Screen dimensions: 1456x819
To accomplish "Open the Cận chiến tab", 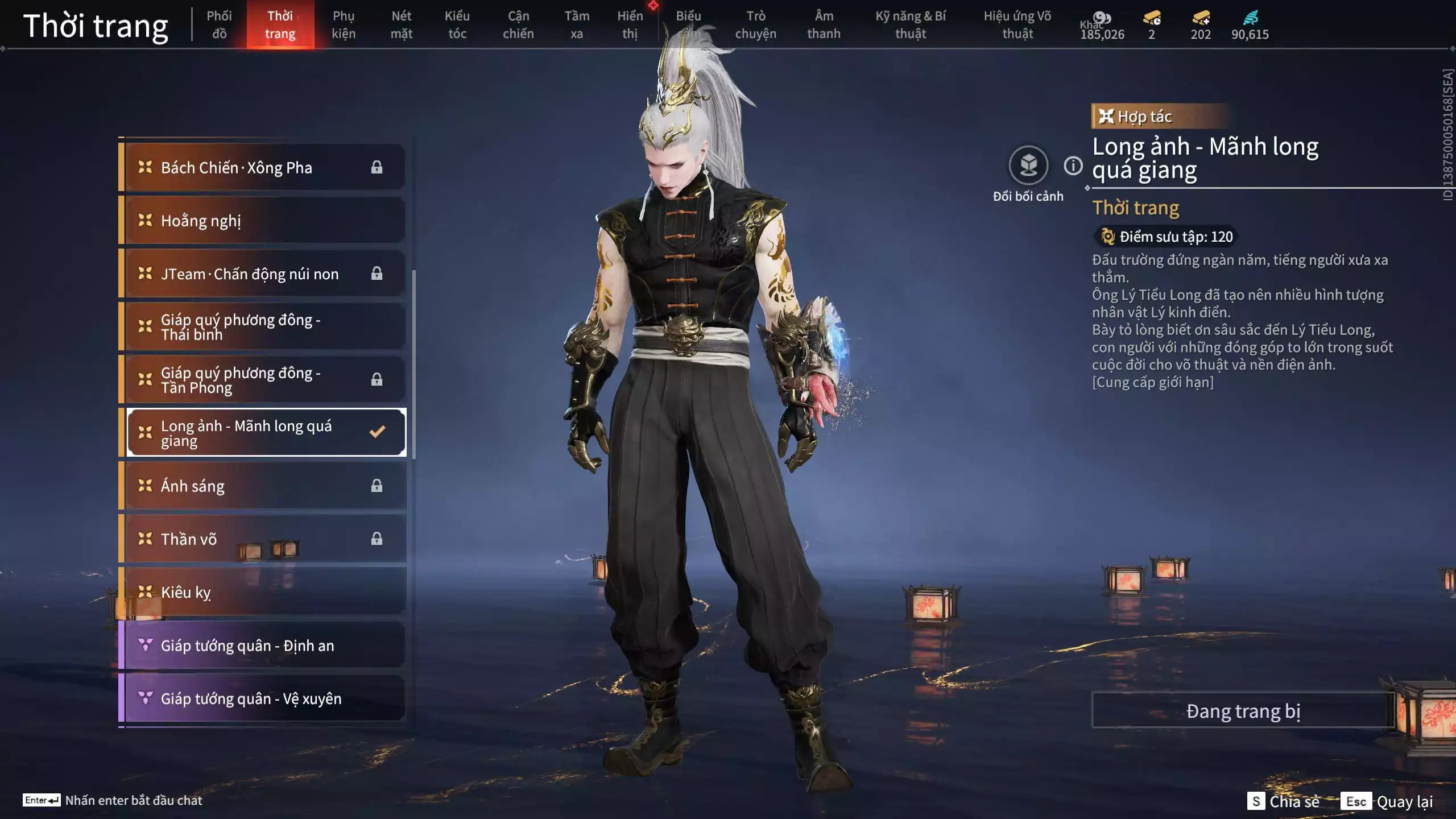I will point(518,24).
